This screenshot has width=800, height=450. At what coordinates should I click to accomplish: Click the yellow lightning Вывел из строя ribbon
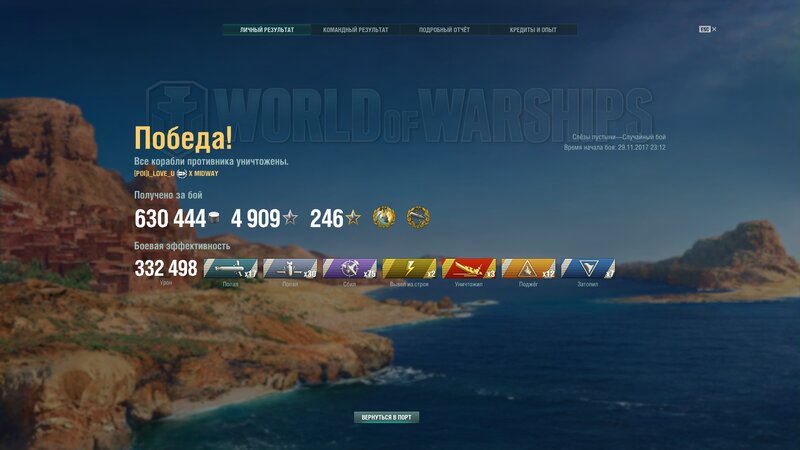pos(410,268)
